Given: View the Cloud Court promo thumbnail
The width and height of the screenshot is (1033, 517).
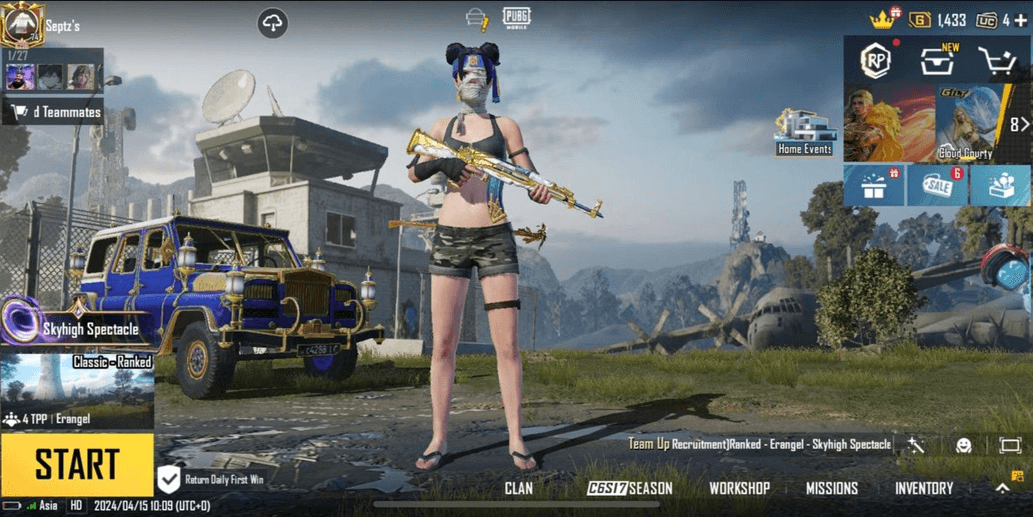Looking at the screenshot, I should (x=966, y=124).
